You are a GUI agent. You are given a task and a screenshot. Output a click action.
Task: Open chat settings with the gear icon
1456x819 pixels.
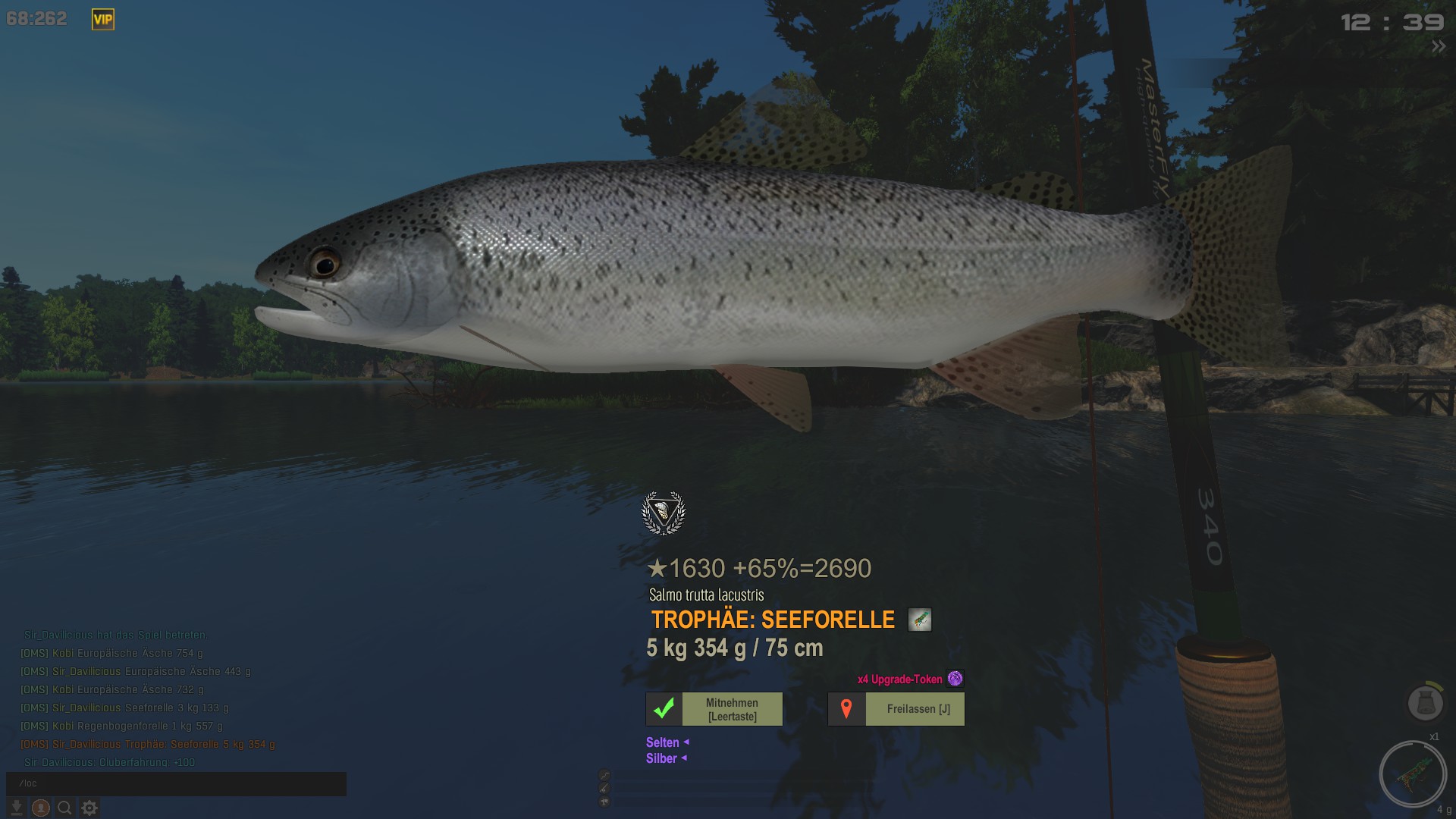(x=89, y=808)
